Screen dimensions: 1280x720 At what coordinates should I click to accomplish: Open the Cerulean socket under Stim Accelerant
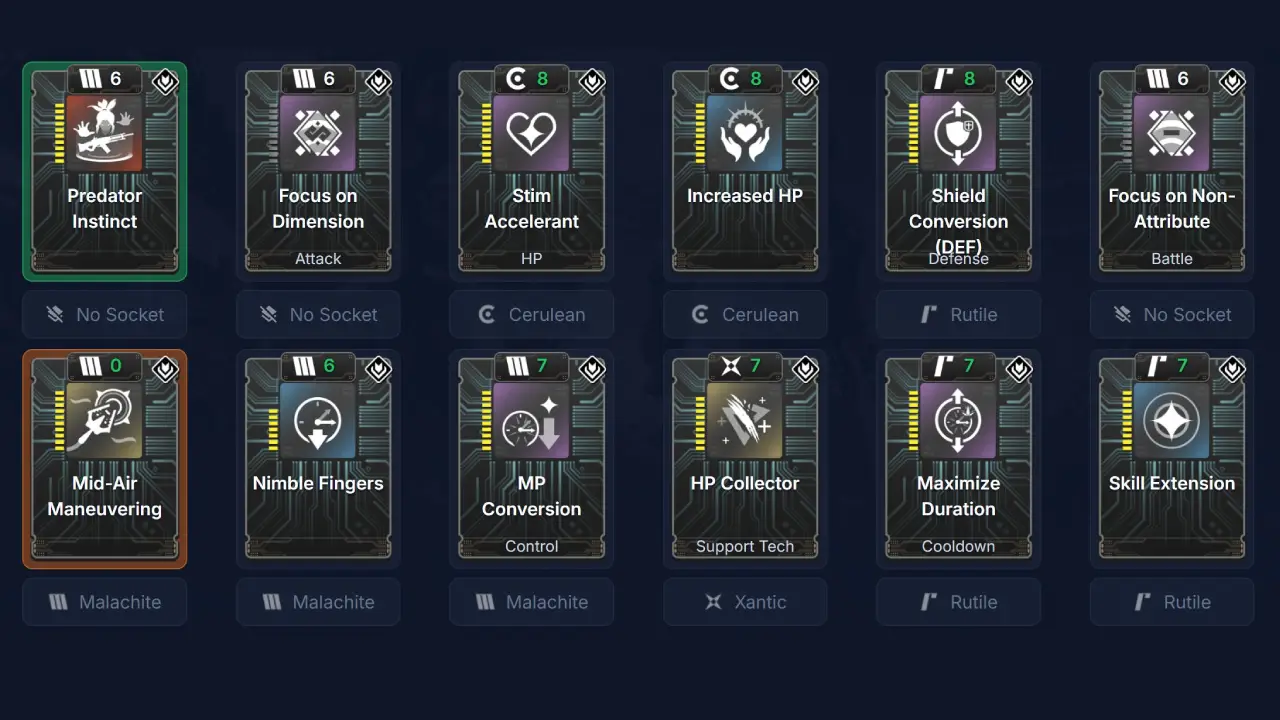pos(531,314)
